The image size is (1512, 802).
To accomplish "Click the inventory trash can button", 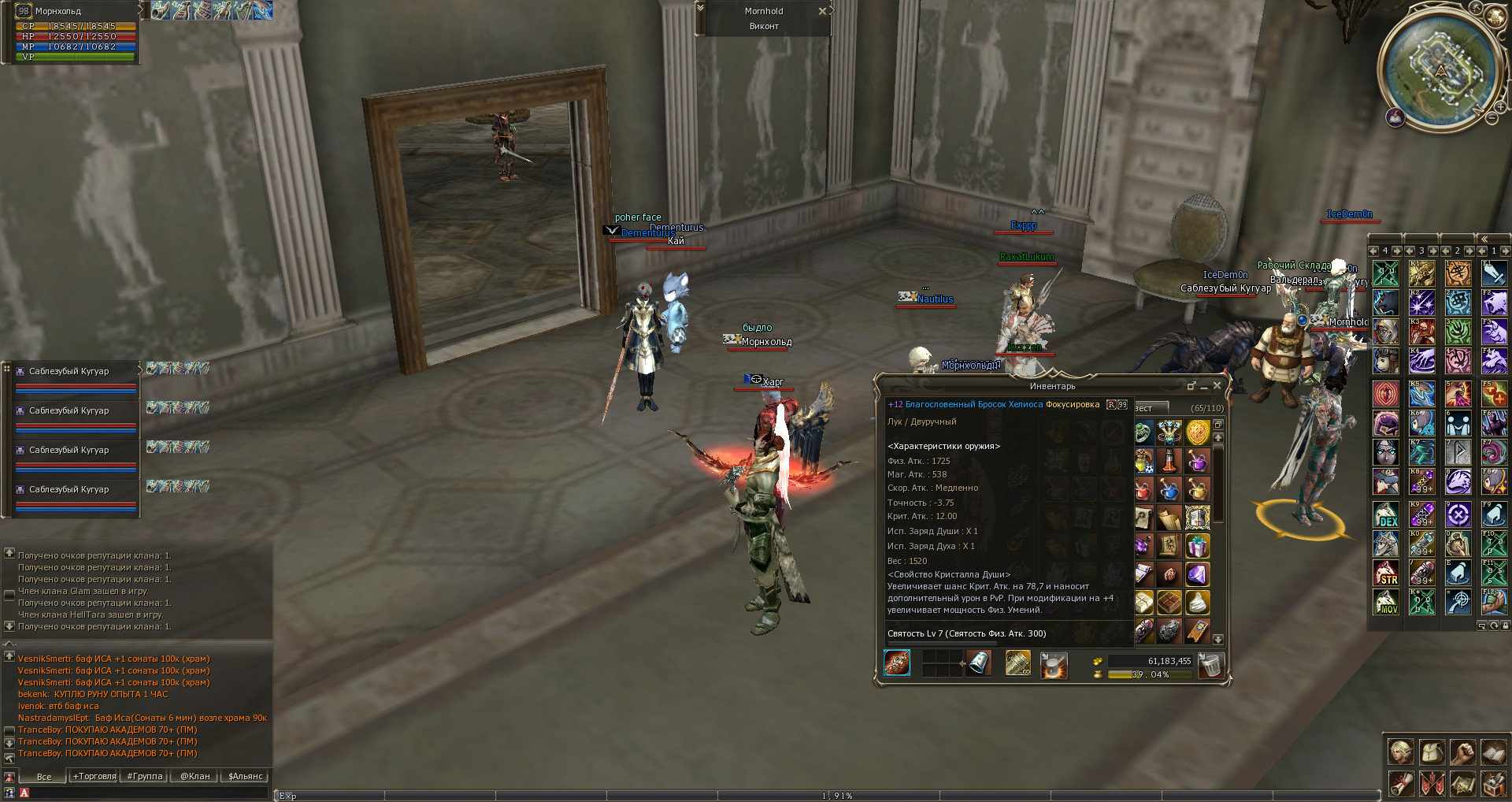I will (1210, 666).
